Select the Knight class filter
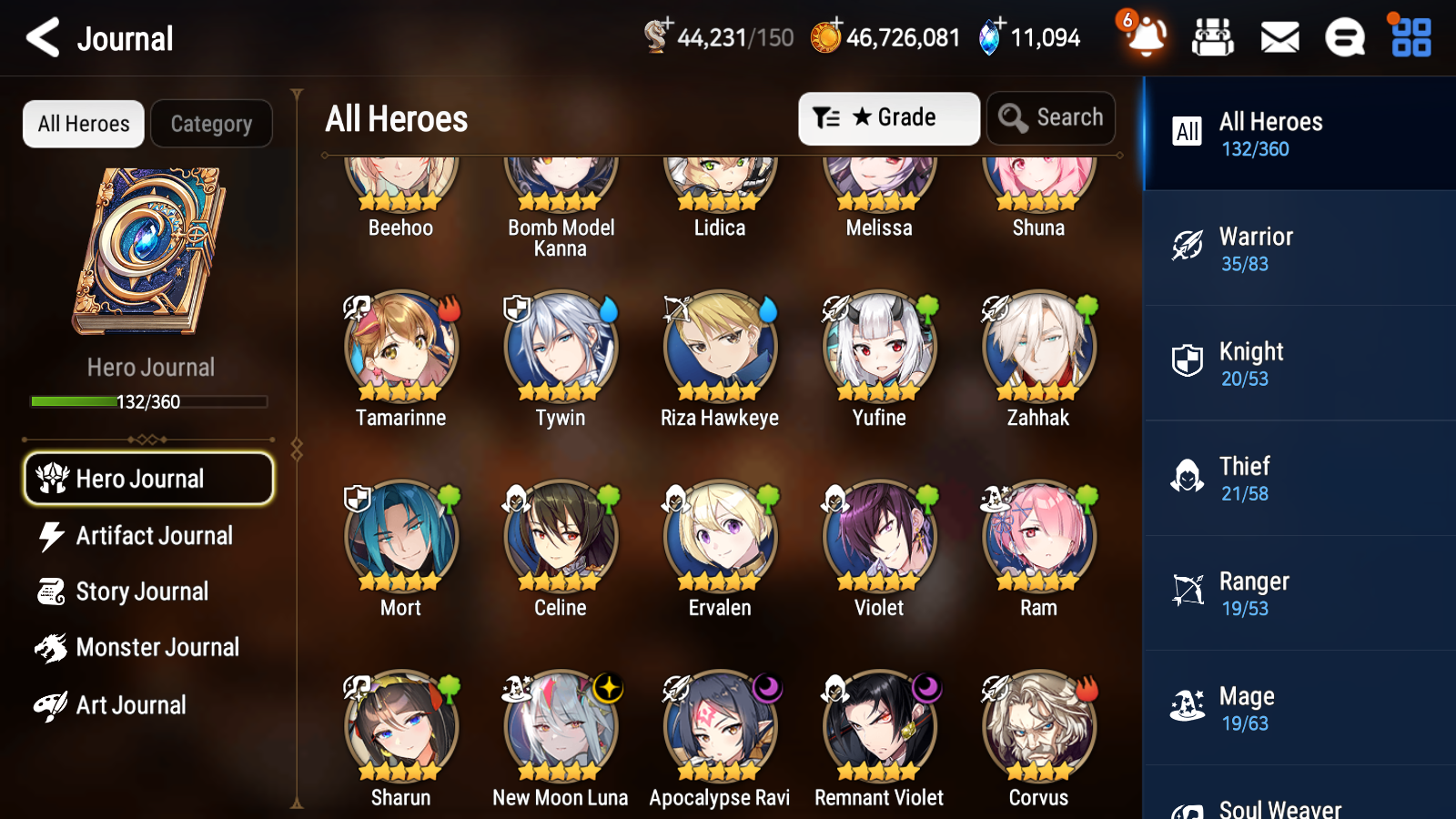 [1299, 363]
